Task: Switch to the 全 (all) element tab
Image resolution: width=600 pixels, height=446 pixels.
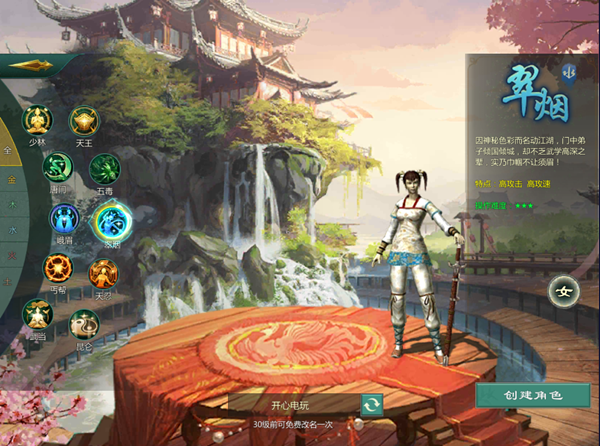Action: [8, 150]
